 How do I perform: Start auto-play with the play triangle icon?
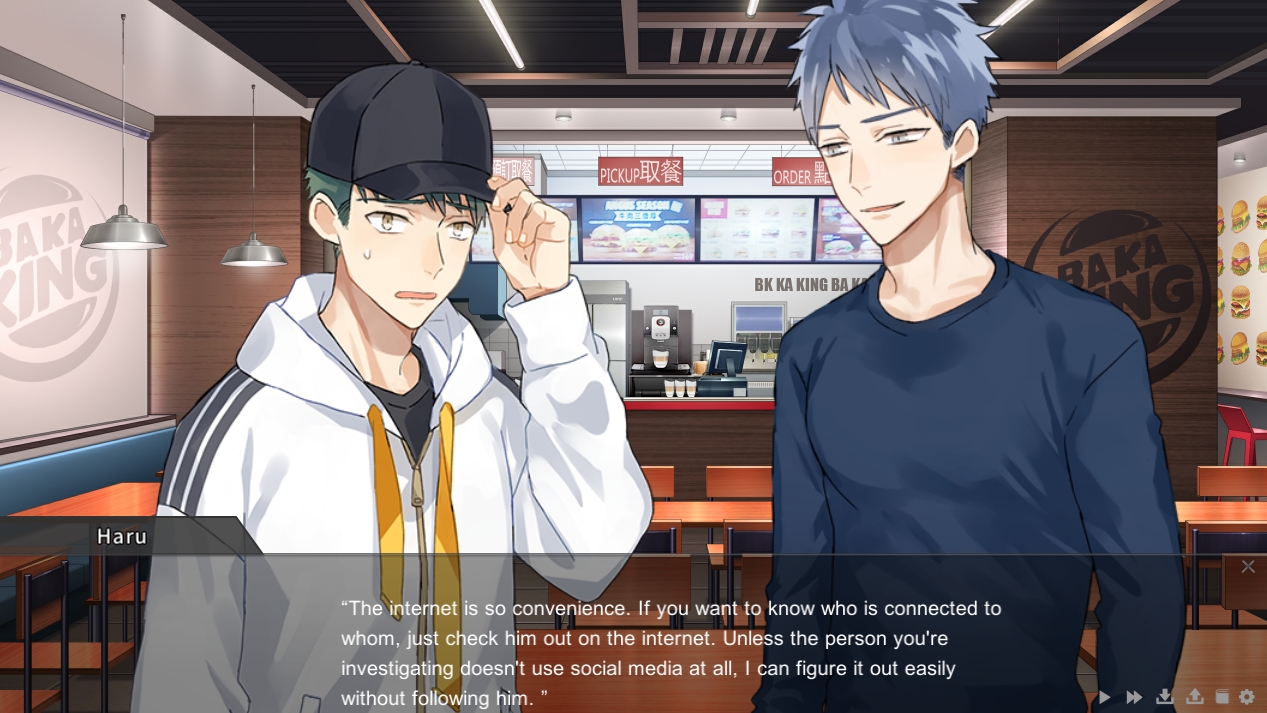(x=1104, y=697)
